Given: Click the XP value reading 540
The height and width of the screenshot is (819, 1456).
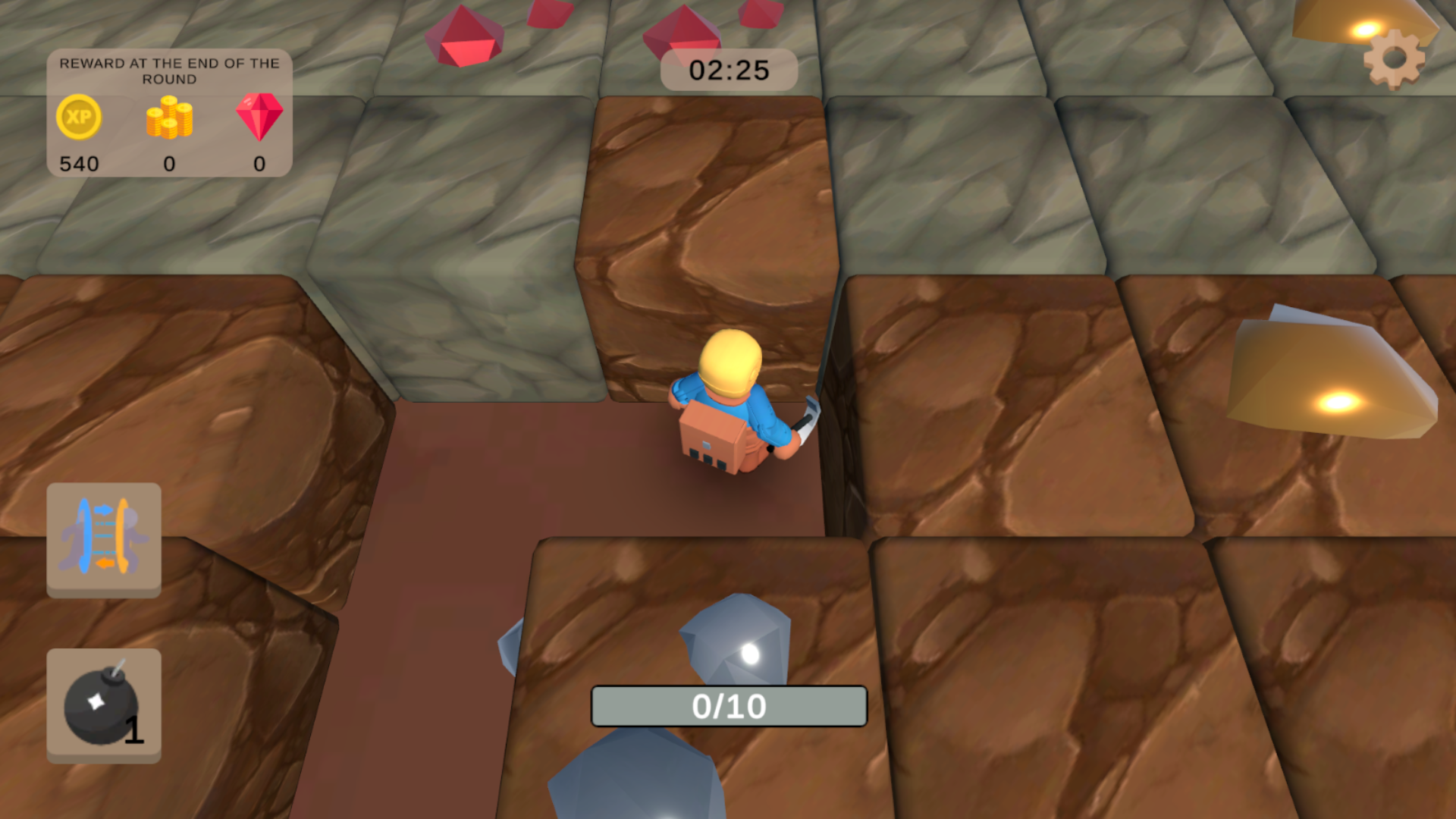Looking at the screenshot, I should point(78,162).
